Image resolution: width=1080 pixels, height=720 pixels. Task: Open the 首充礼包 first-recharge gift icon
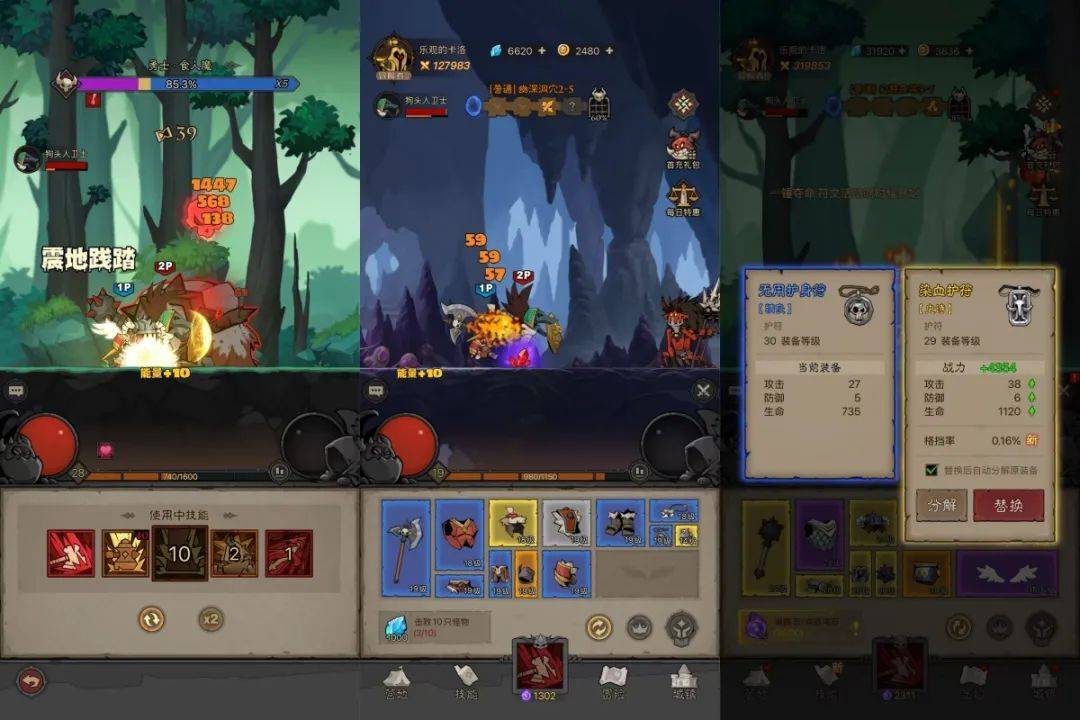coord(683,147)
